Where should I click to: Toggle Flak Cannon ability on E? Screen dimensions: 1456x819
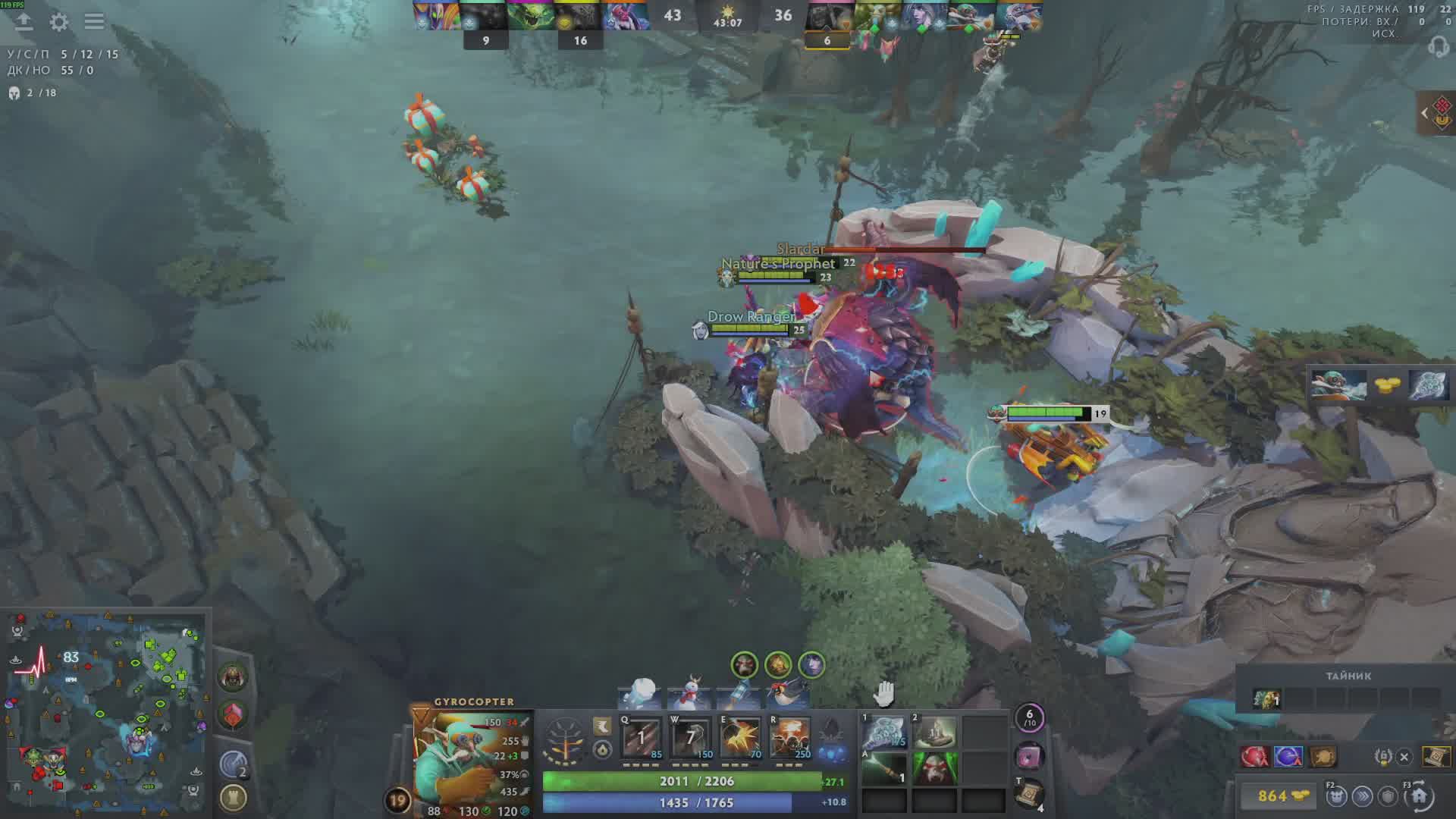click(x=739, y=737)
